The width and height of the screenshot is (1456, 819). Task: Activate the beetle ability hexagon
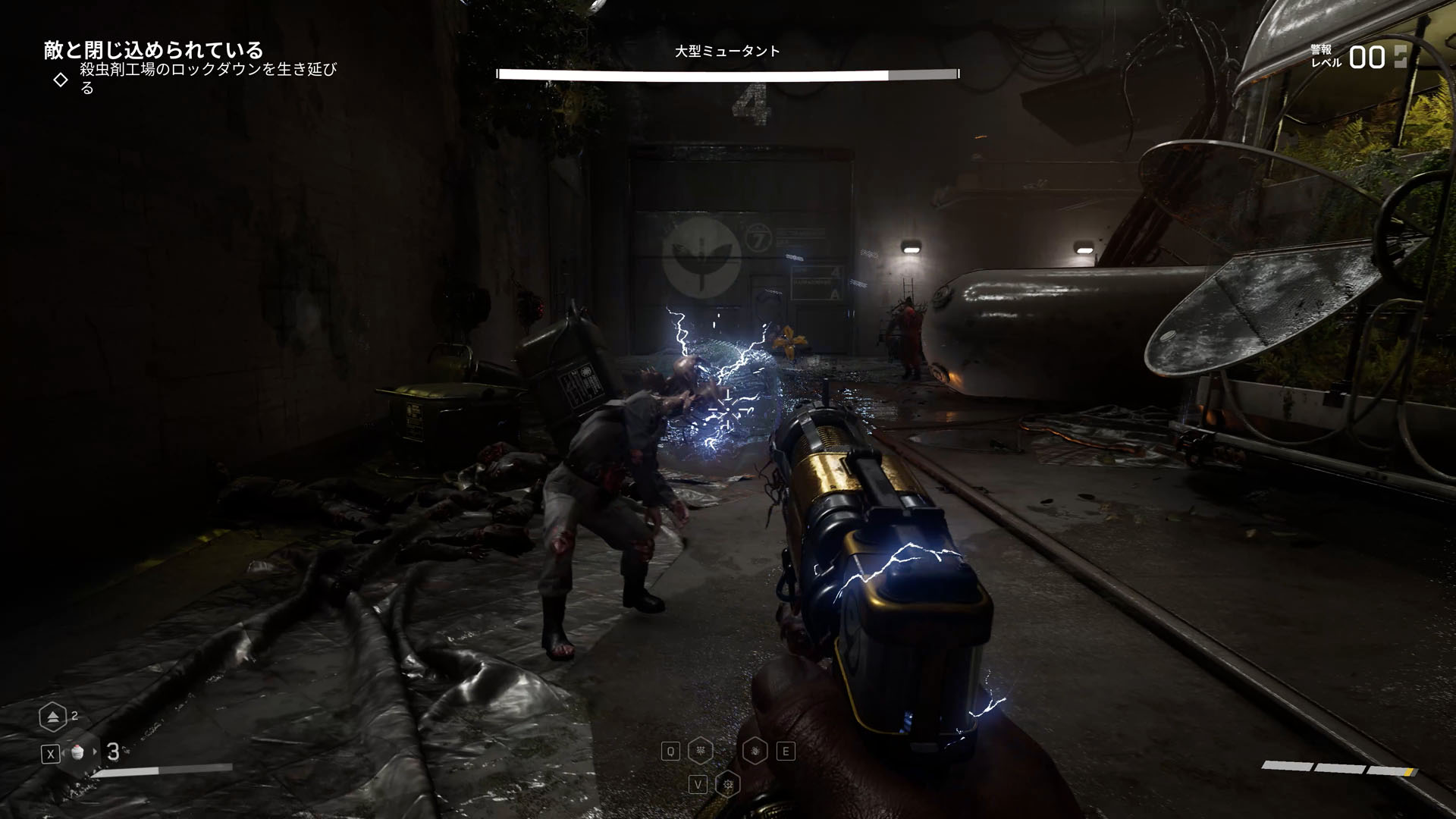point(755,752)
